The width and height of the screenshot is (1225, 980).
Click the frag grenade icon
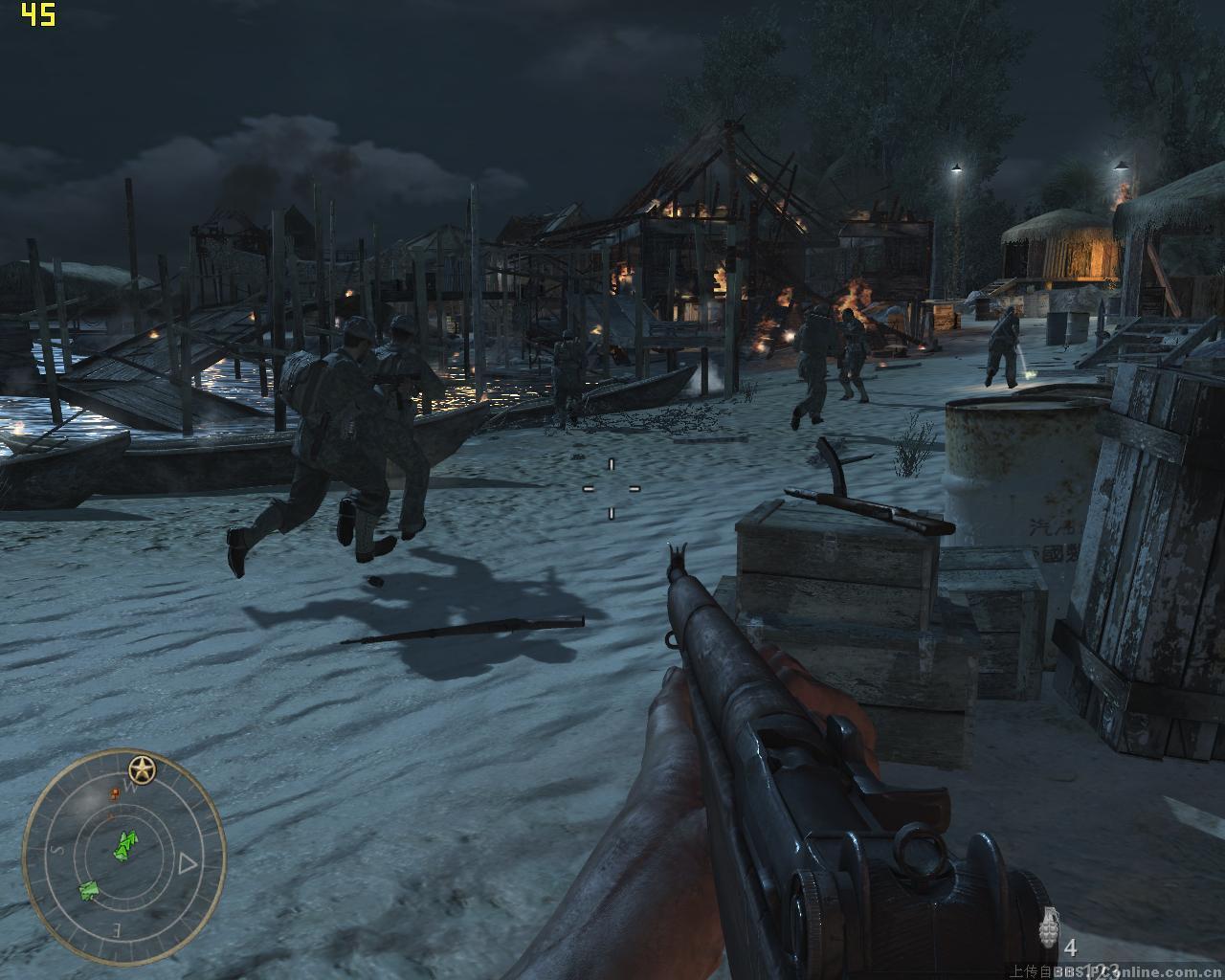point(1050,928)
